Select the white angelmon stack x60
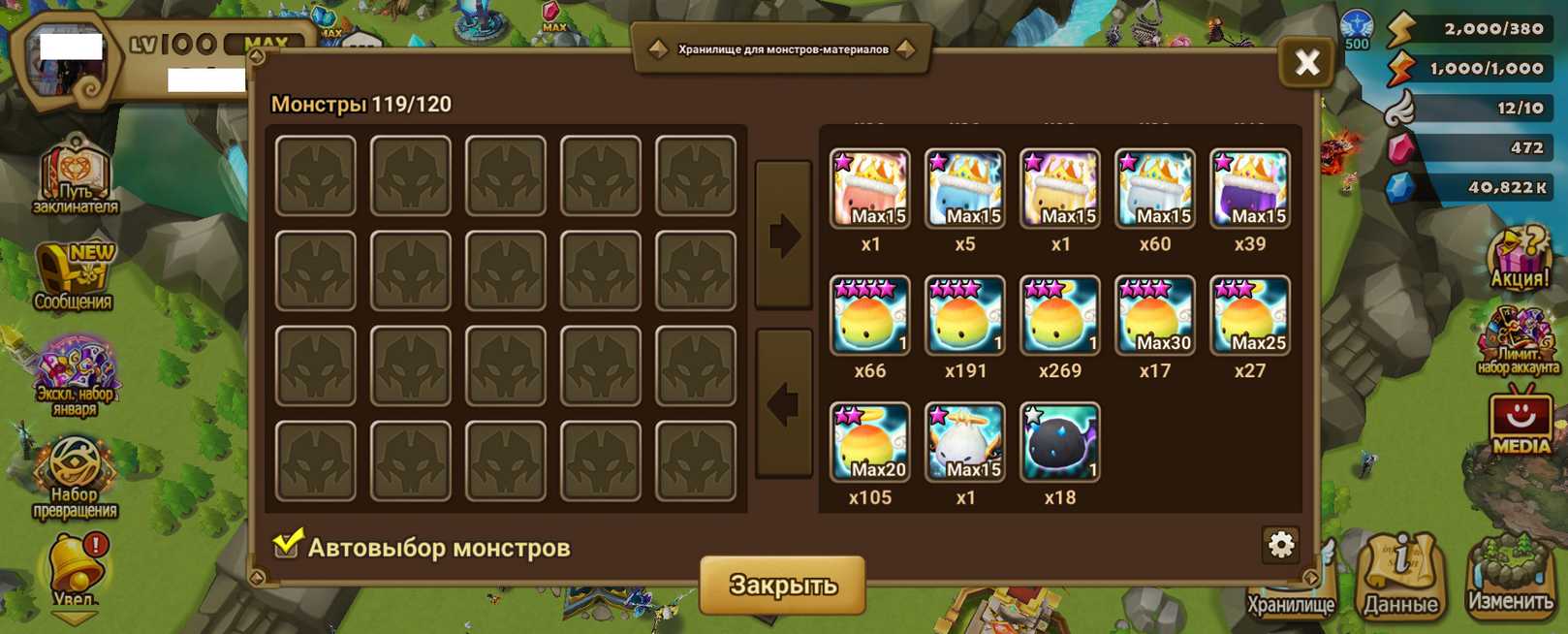Viewport: 1568px width, 634px height. tap(1154, 188)
